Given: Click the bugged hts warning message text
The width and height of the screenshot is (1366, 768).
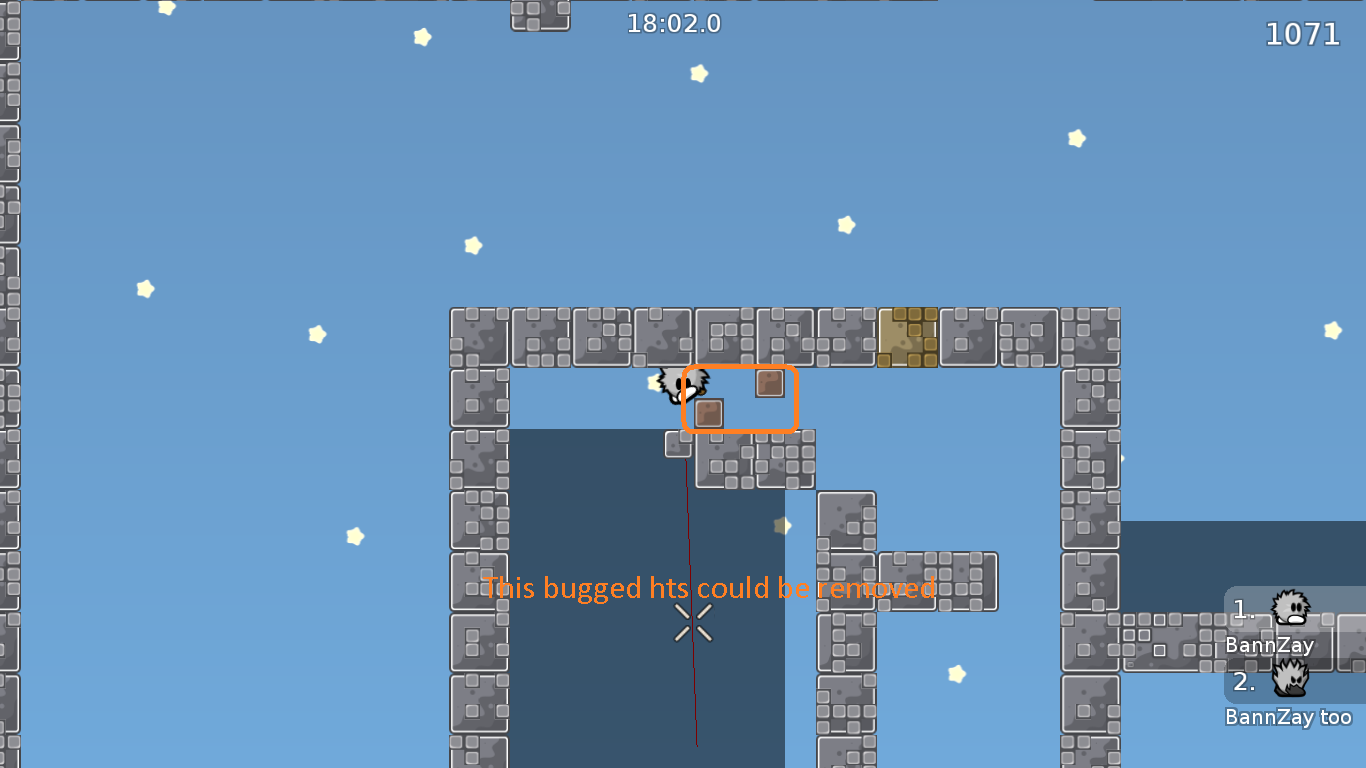Looking at the screenshot, I should [x=708, y=588].
